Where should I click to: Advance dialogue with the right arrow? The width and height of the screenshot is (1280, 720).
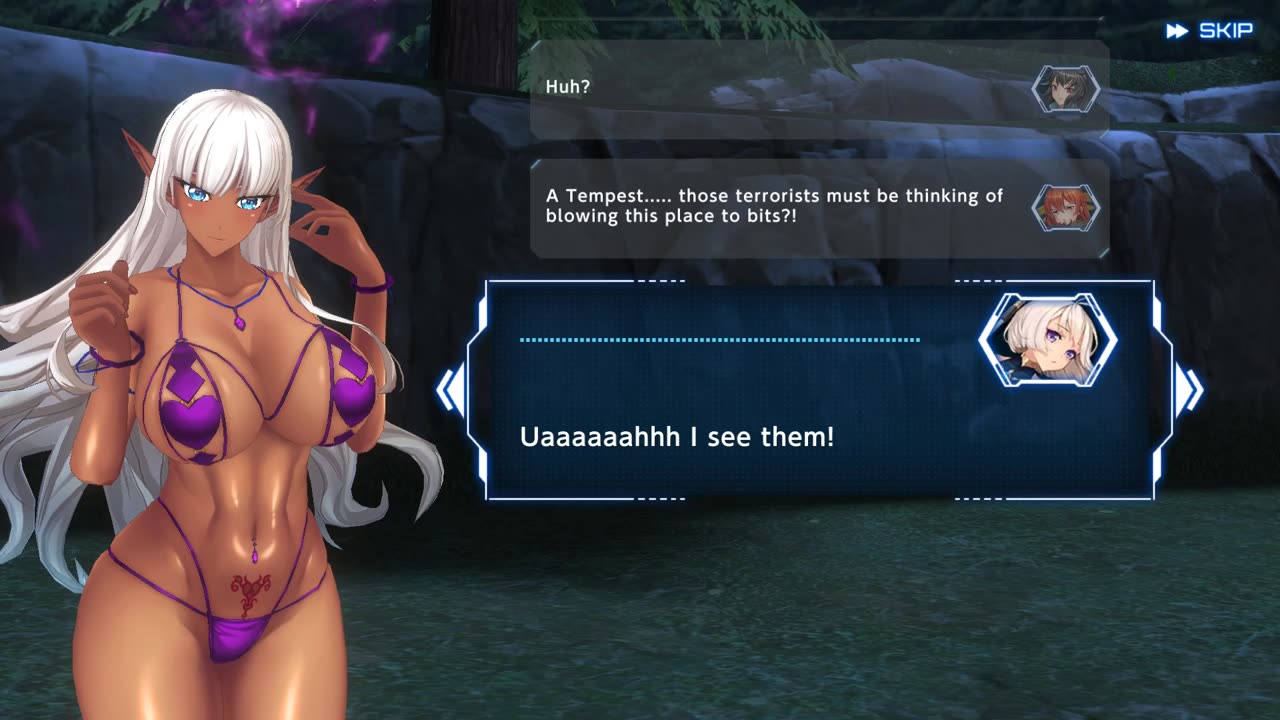click(1188, 390)
